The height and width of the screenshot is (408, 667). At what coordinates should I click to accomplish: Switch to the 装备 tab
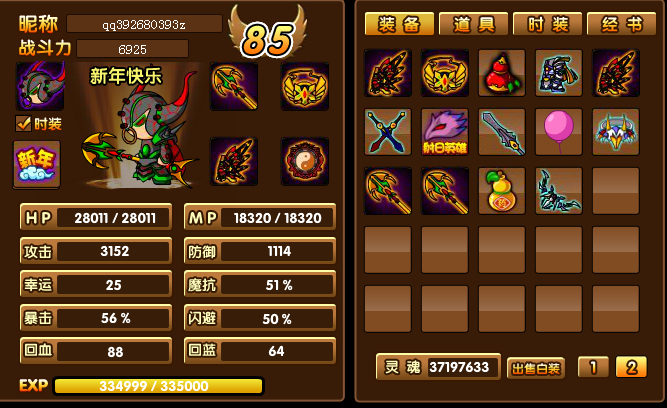tap(398, 24)
